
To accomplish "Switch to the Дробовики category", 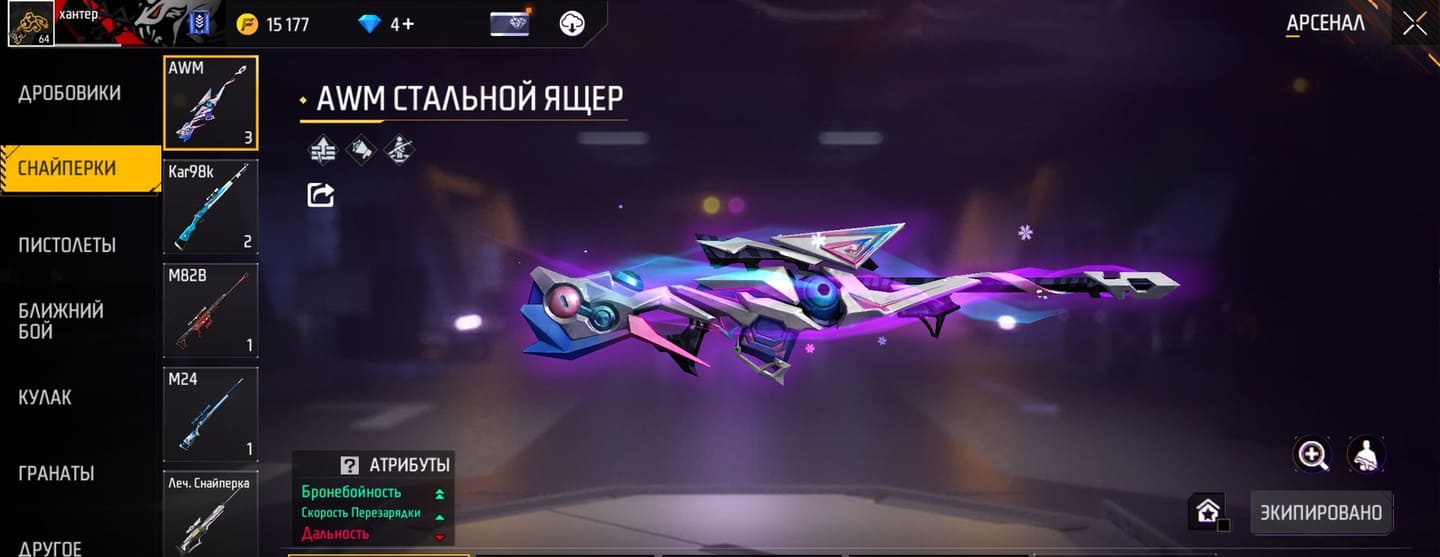I will click(x=70, y=93).
